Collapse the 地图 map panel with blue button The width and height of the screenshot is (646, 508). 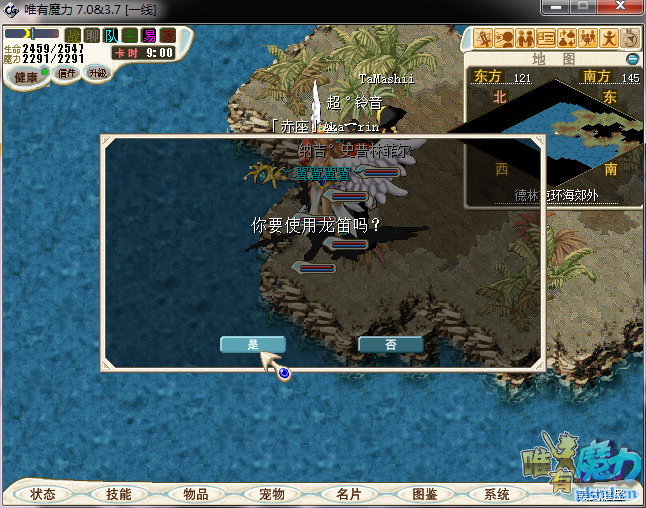pos(632,59)
